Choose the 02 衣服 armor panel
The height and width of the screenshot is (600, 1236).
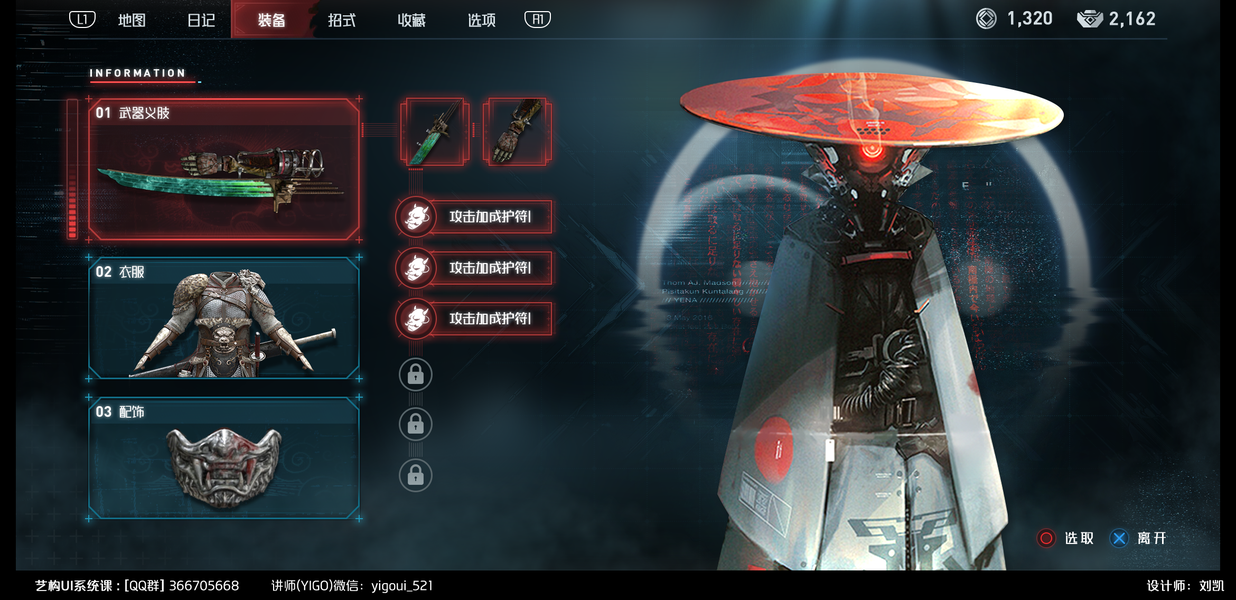click(x=224, y=318)
